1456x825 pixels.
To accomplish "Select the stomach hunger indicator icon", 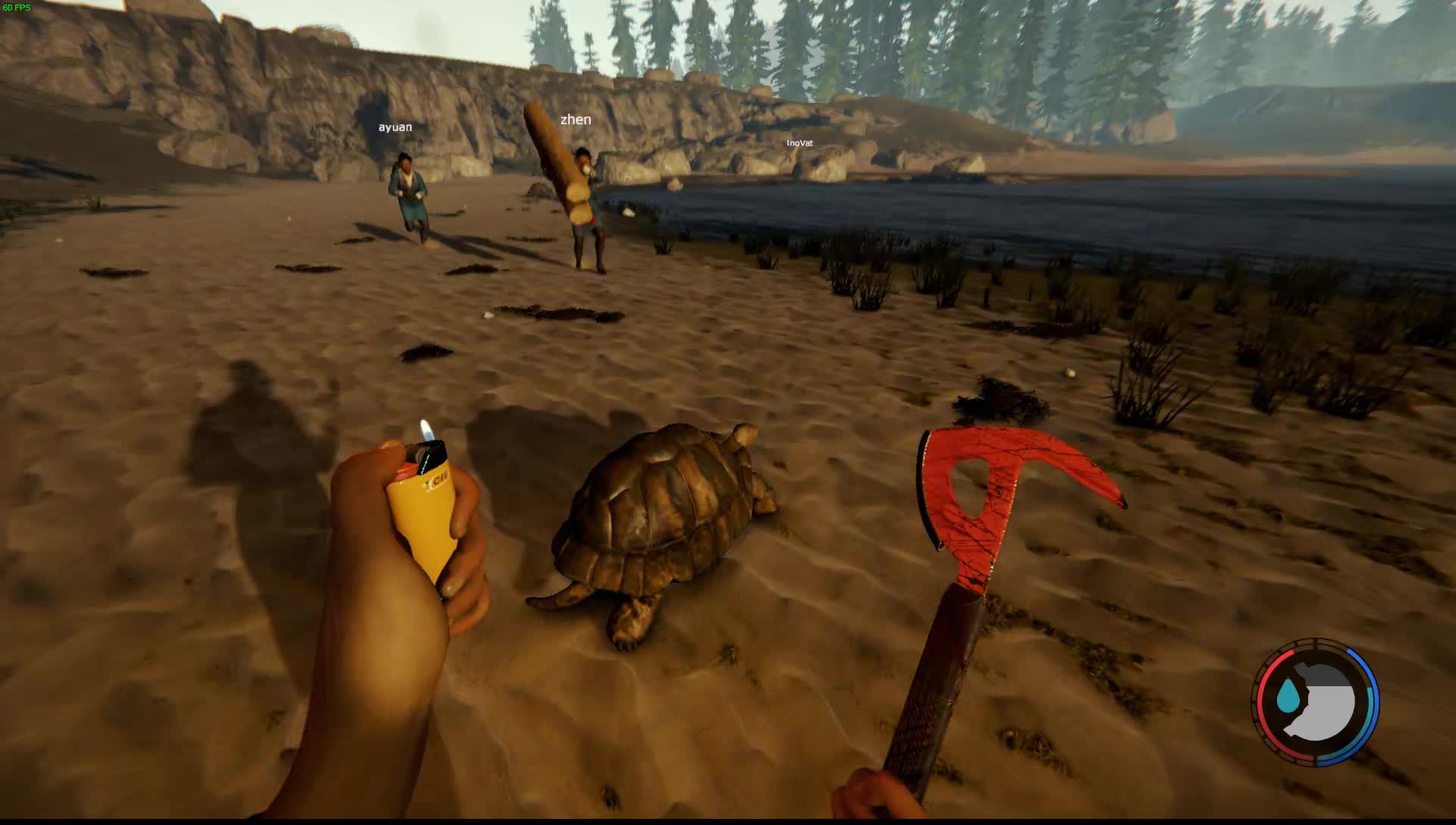I will coord(1323,703).
